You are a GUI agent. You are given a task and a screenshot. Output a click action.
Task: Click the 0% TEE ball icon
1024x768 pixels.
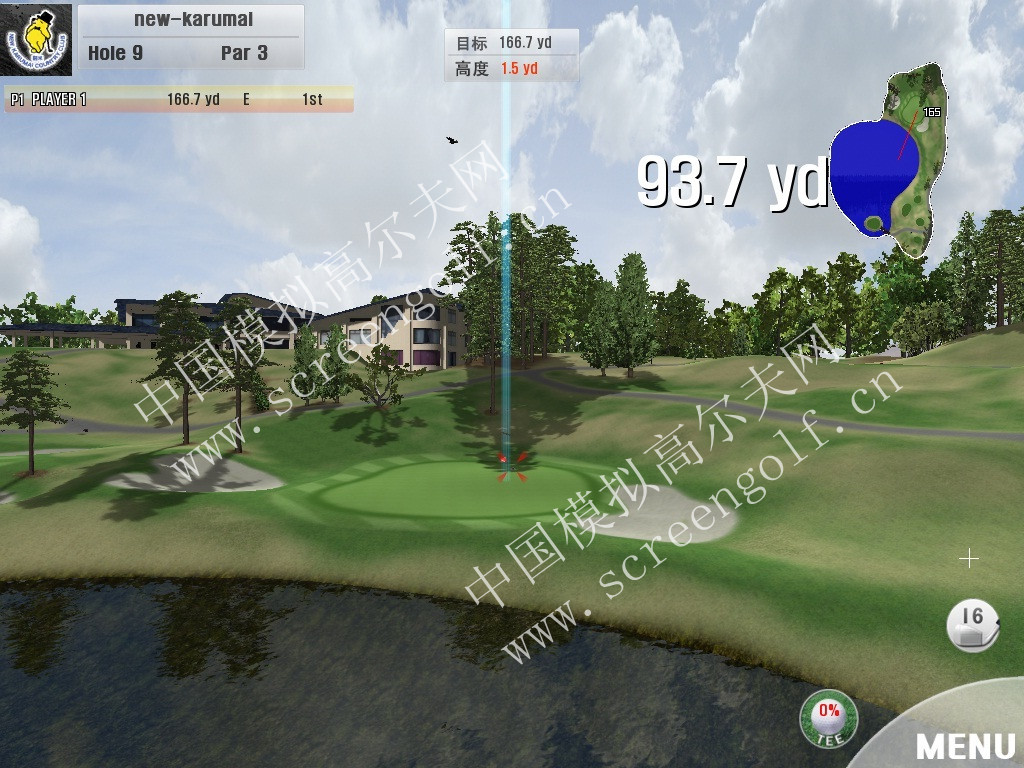pyautogui.click(x=828, y=718)
